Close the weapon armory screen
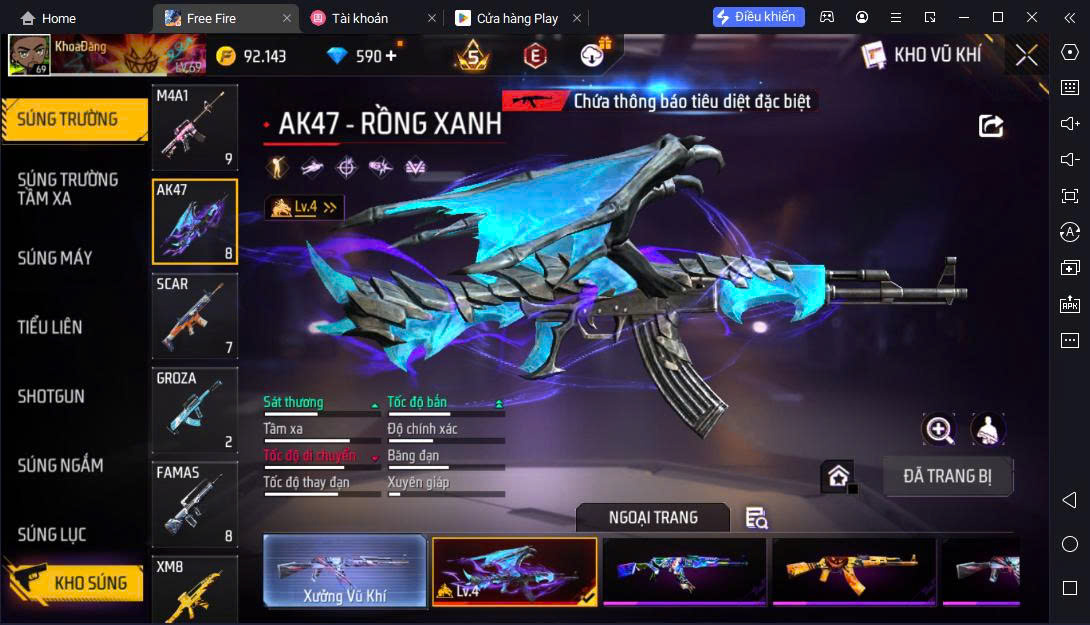This screenshot has height=625, width=1090. (1026, 56)
